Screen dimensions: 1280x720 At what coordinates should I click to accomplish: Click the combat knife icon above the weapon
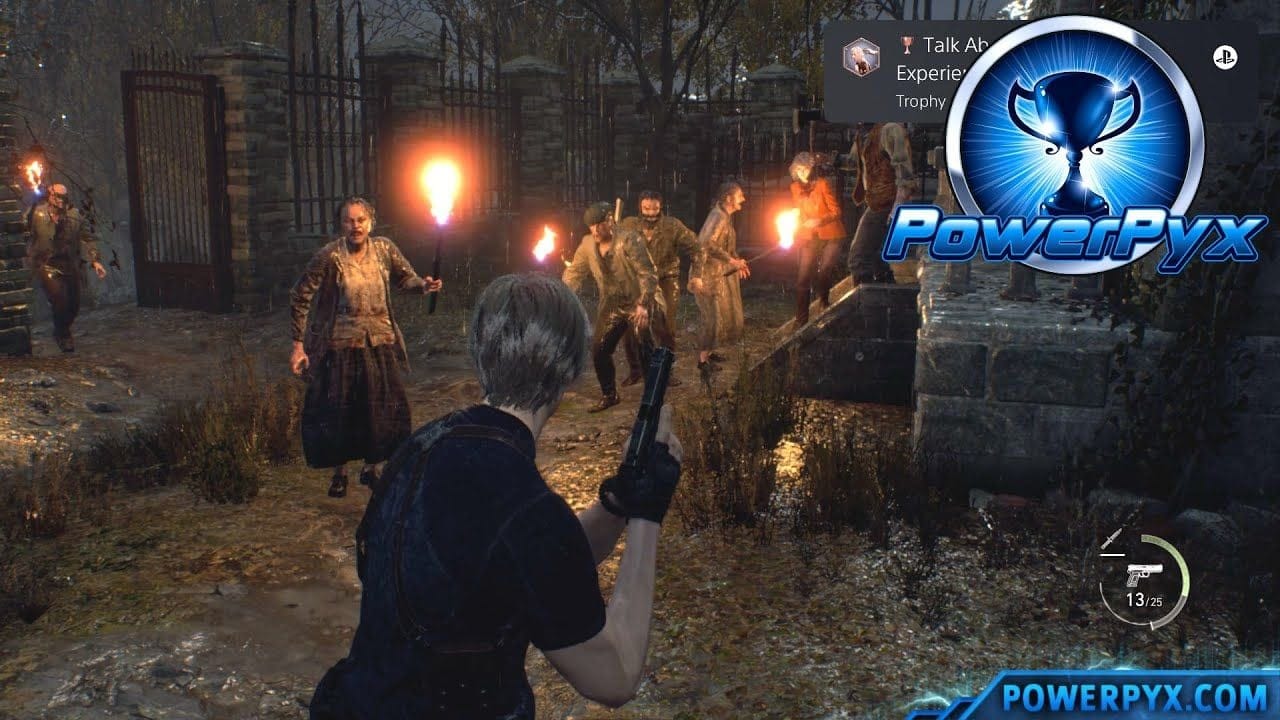click(x=1113, y=538)
